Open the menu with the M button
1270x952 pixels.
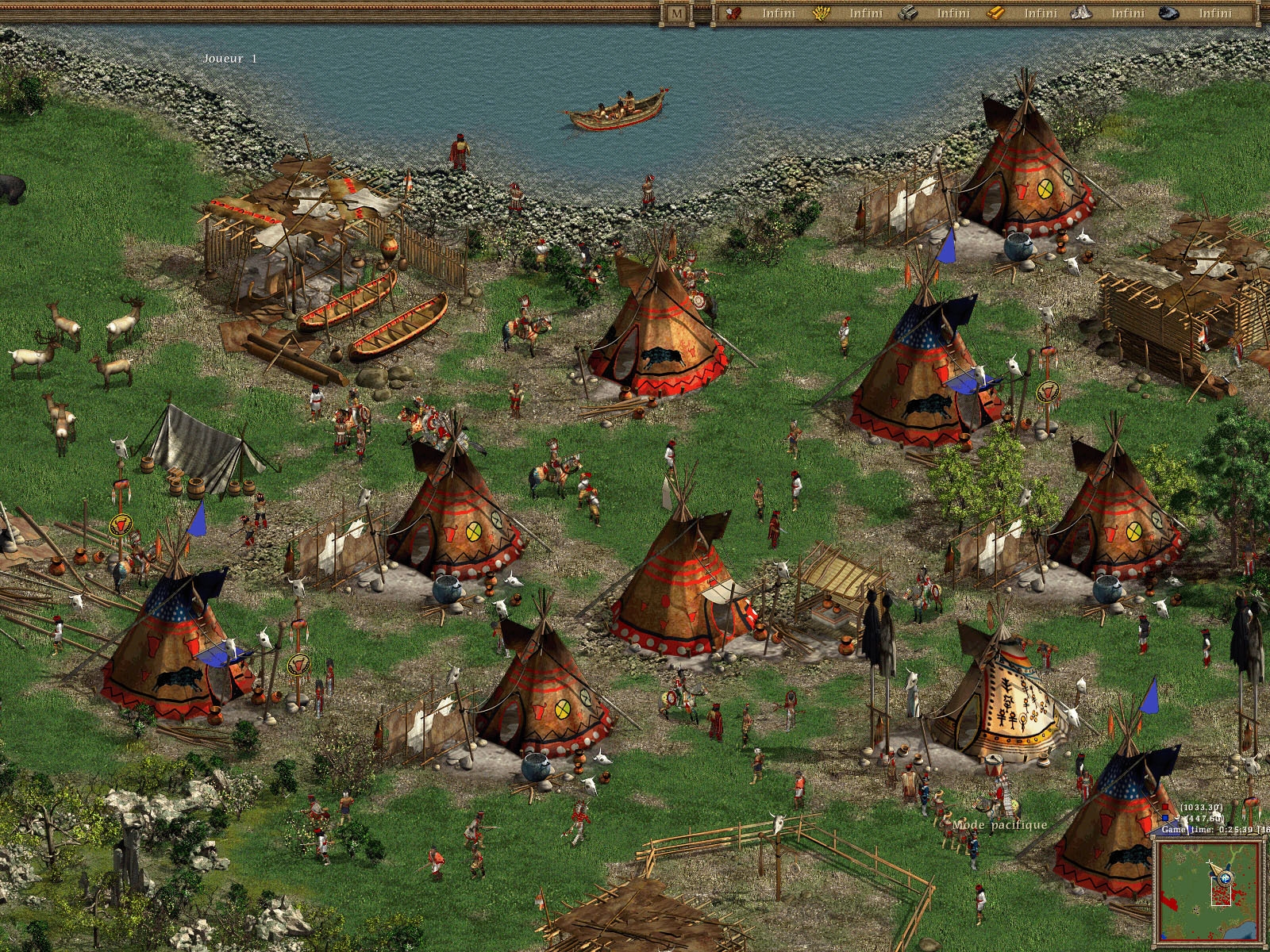coord(676,13)
